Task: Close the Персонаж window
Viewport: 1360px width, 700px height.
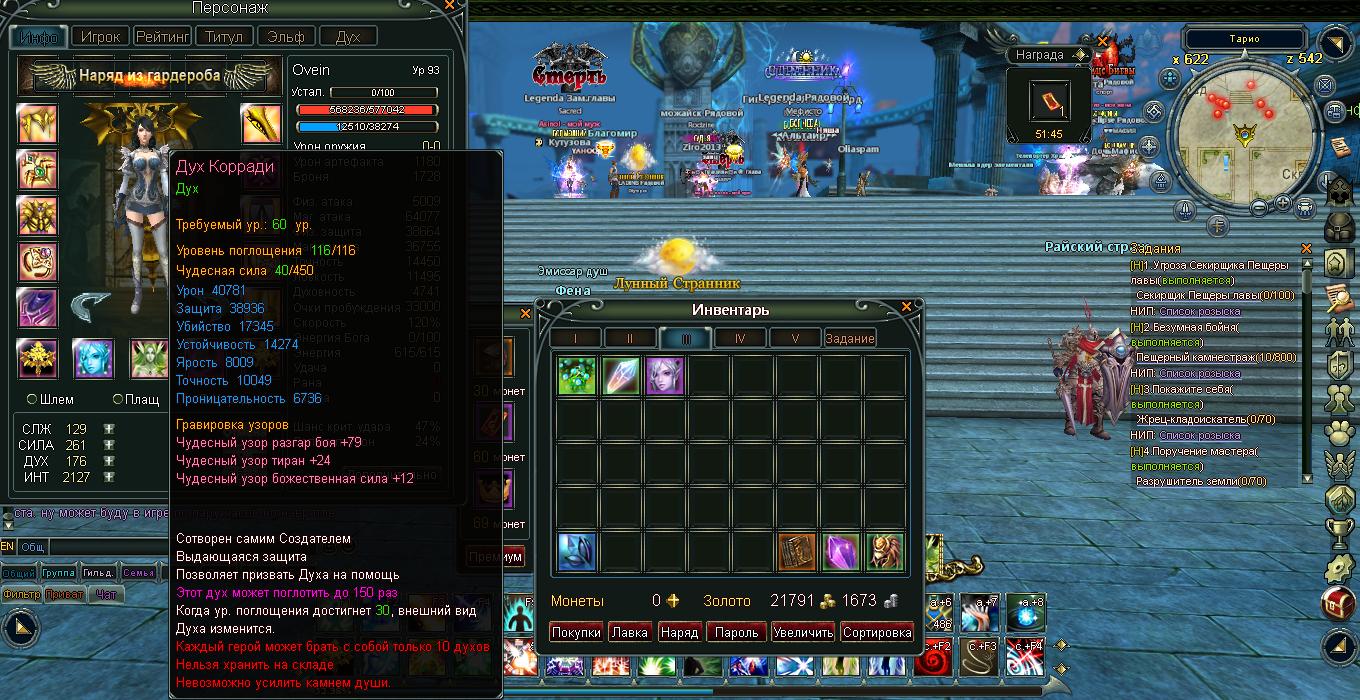Action: (x=452, y=6)
